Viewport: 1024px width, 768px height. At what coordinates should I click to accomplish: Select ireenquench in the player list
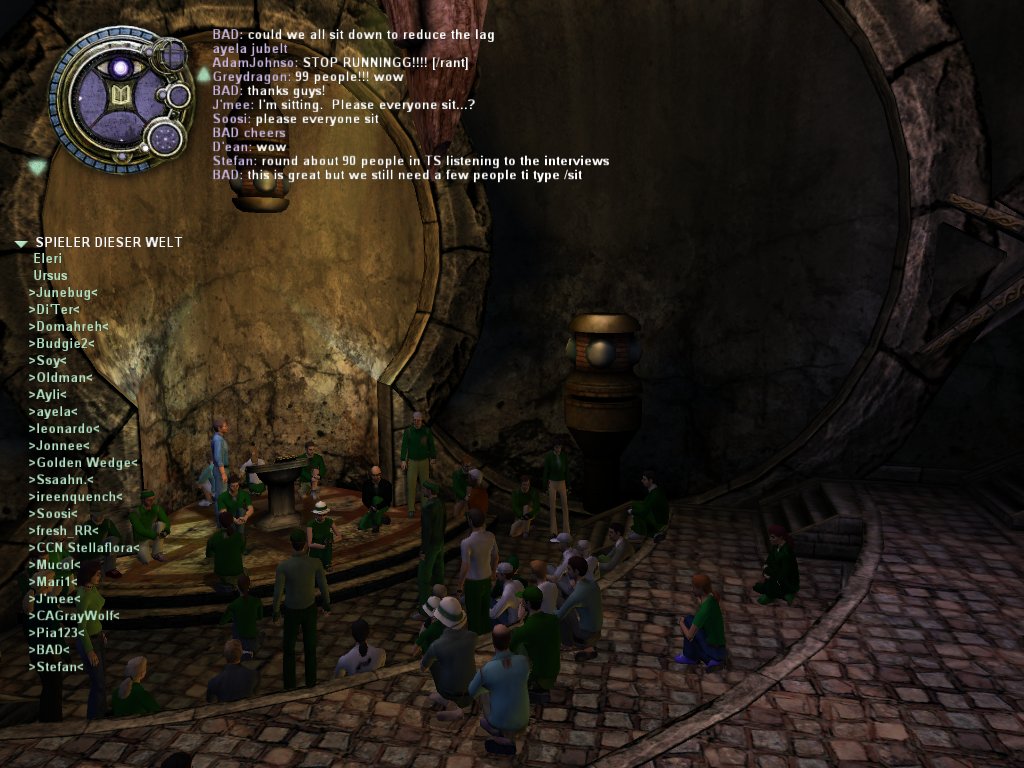tap(76, 497)
